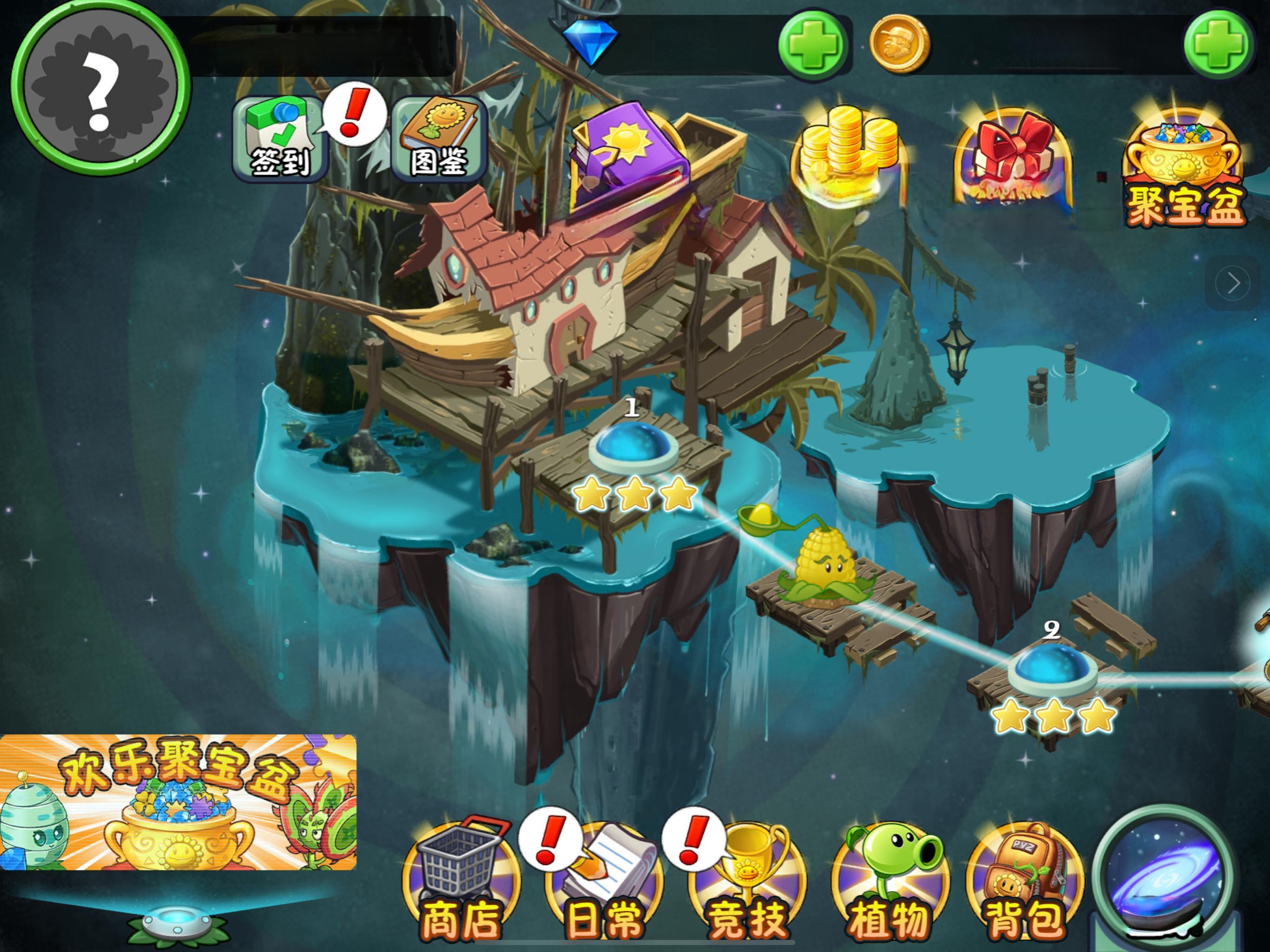
Task: Open the 竞技 arena
Action: [747, 881]
